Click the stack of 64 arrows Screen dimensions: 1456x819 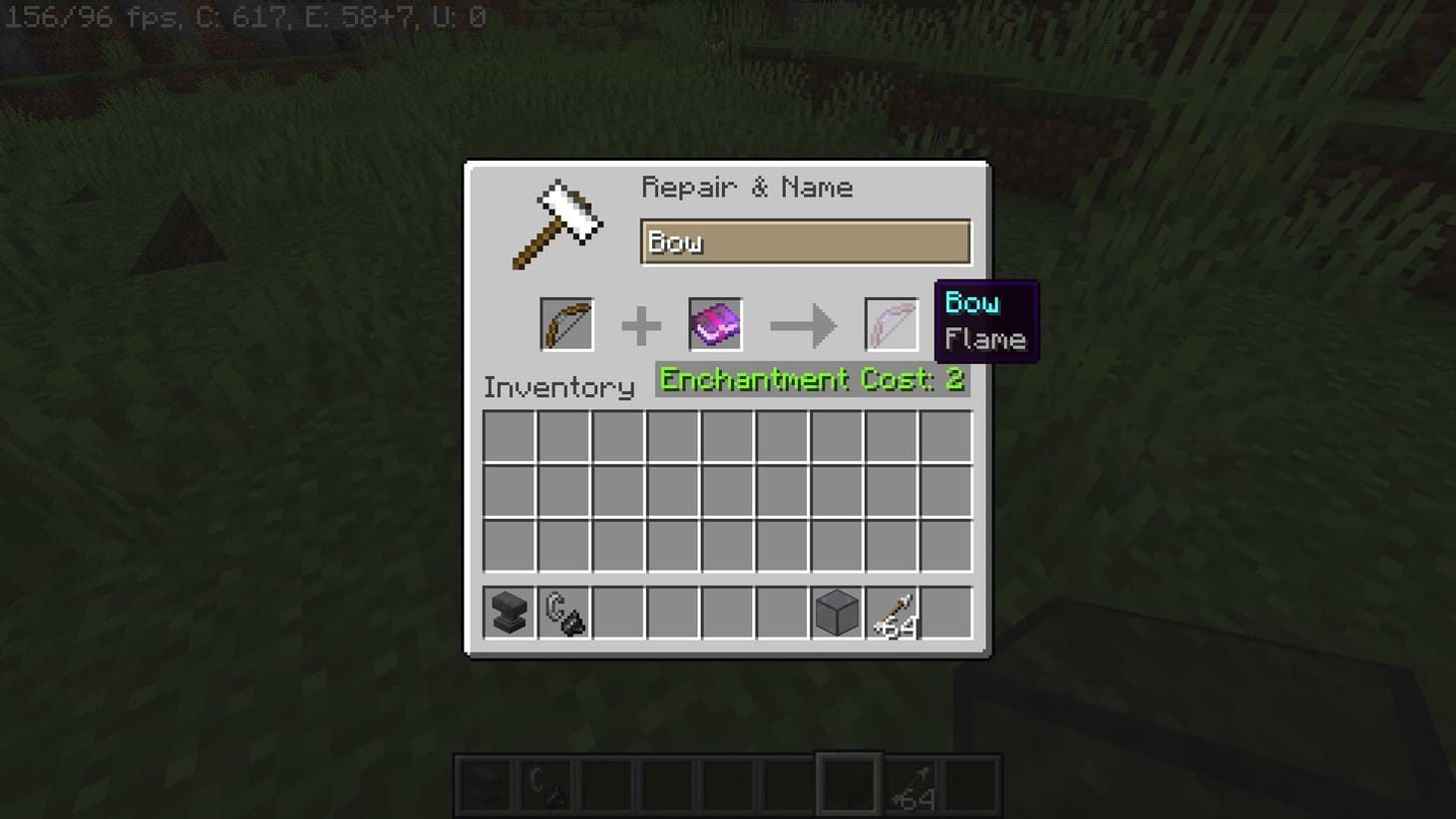[x=891, y=612]
